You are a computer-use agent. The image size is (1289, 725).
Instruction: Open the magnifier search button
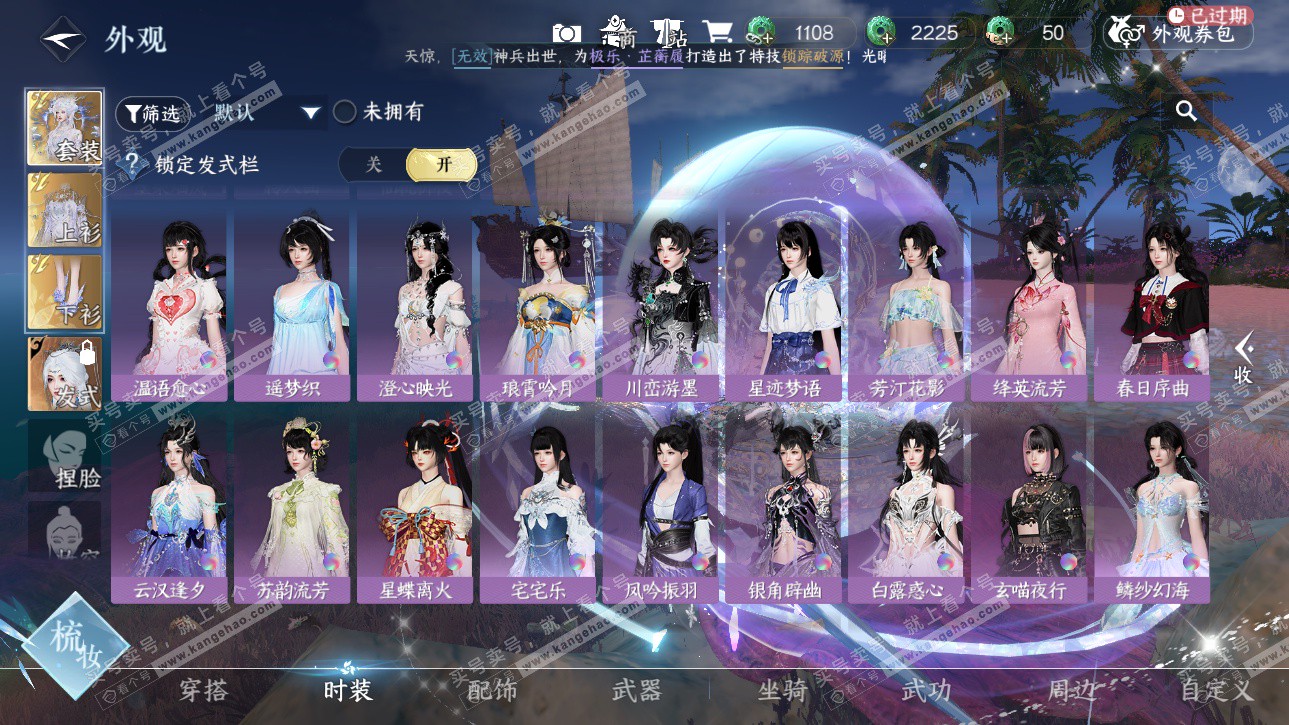[1186, 111]
